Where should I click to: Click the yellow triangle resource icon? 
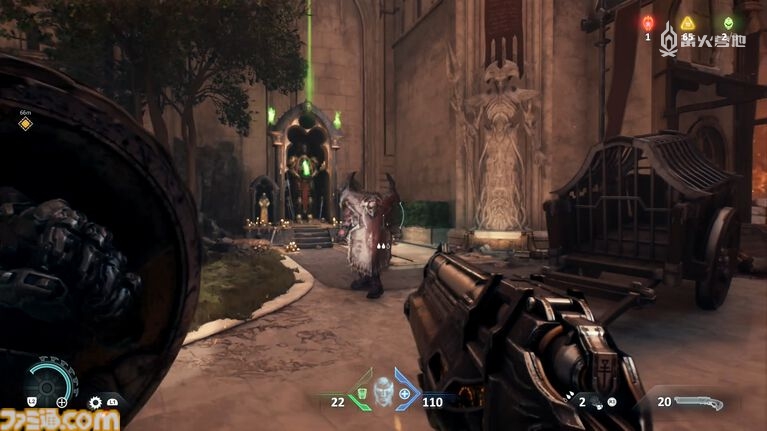pos(687,23)
